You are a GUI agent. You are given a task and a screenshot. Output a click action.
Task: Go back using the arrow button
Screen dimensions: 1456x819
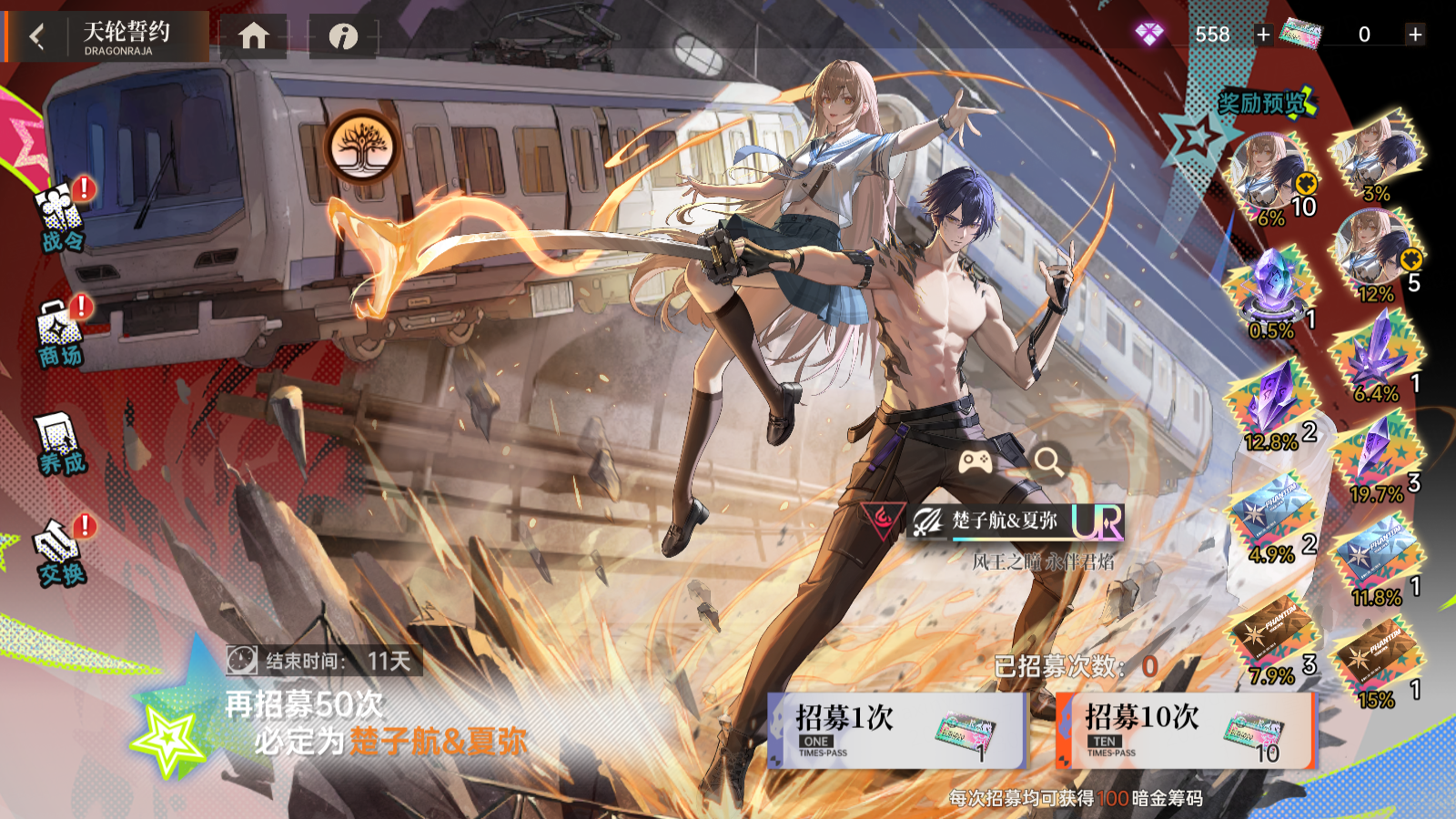tap(37, 36)
